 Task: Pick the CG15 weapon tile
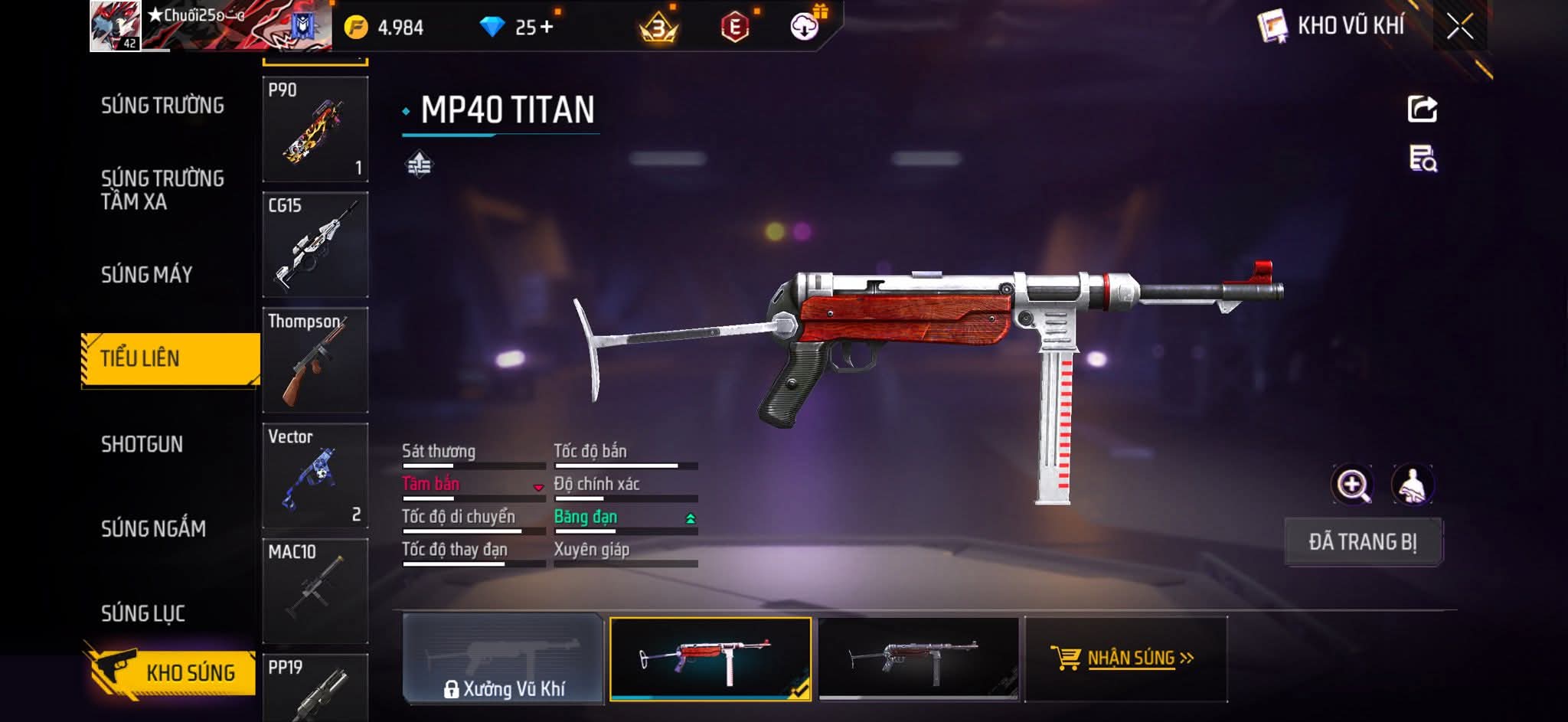point(315,244)
